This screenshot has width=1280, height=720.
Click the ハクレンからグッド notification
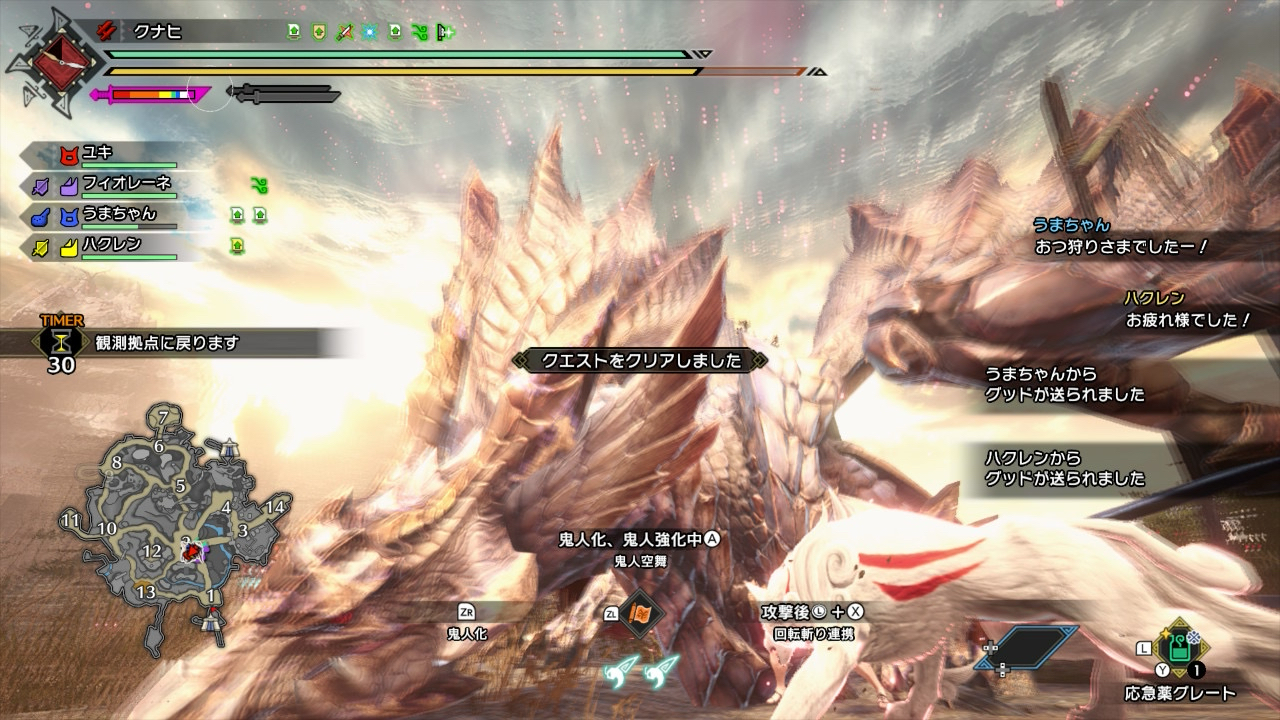pos(1065,468)
